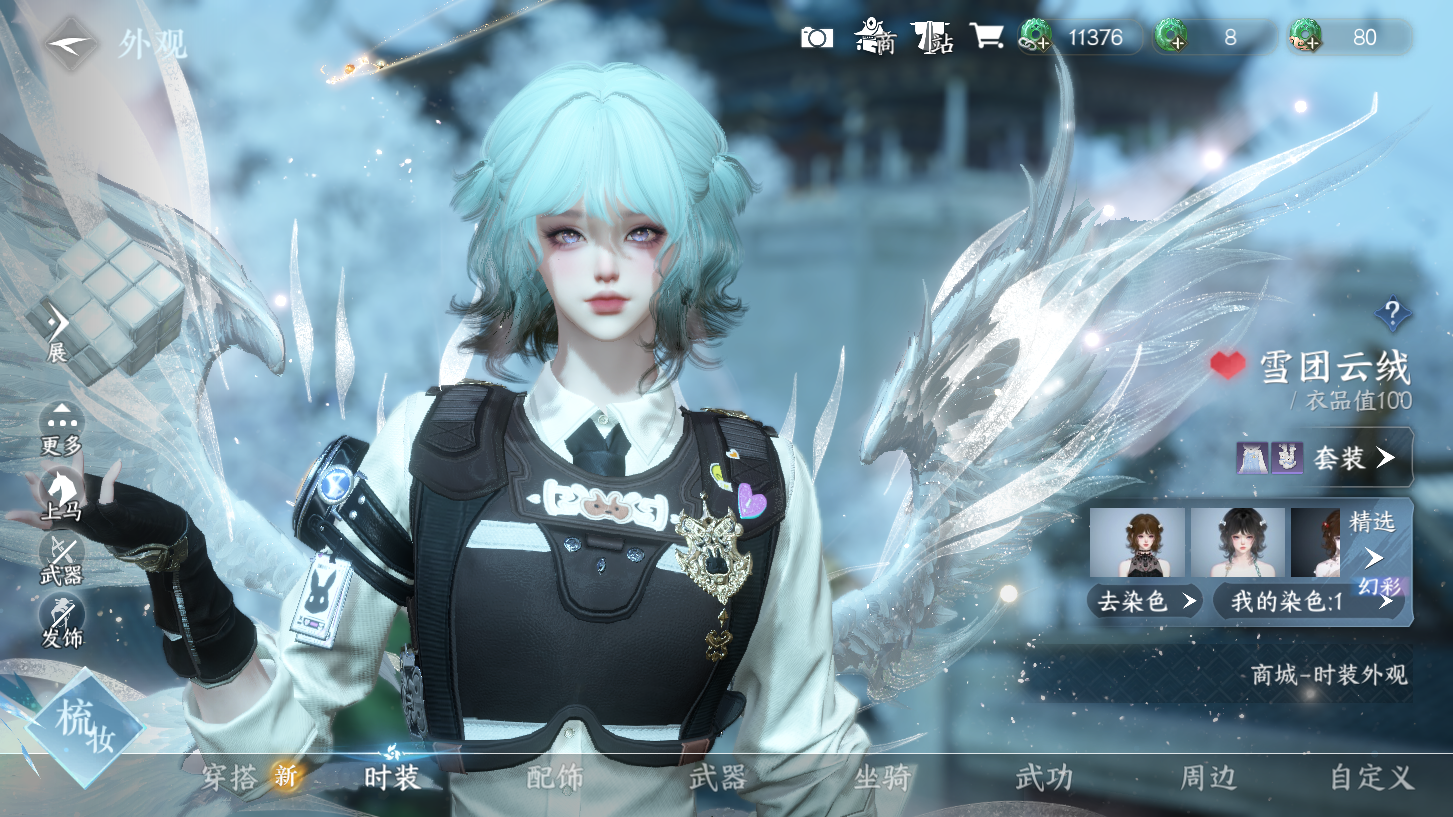This screenshot has height=817, width=1453.
Task: Switch to the 配饰 tab
Action: coord(555,777)
